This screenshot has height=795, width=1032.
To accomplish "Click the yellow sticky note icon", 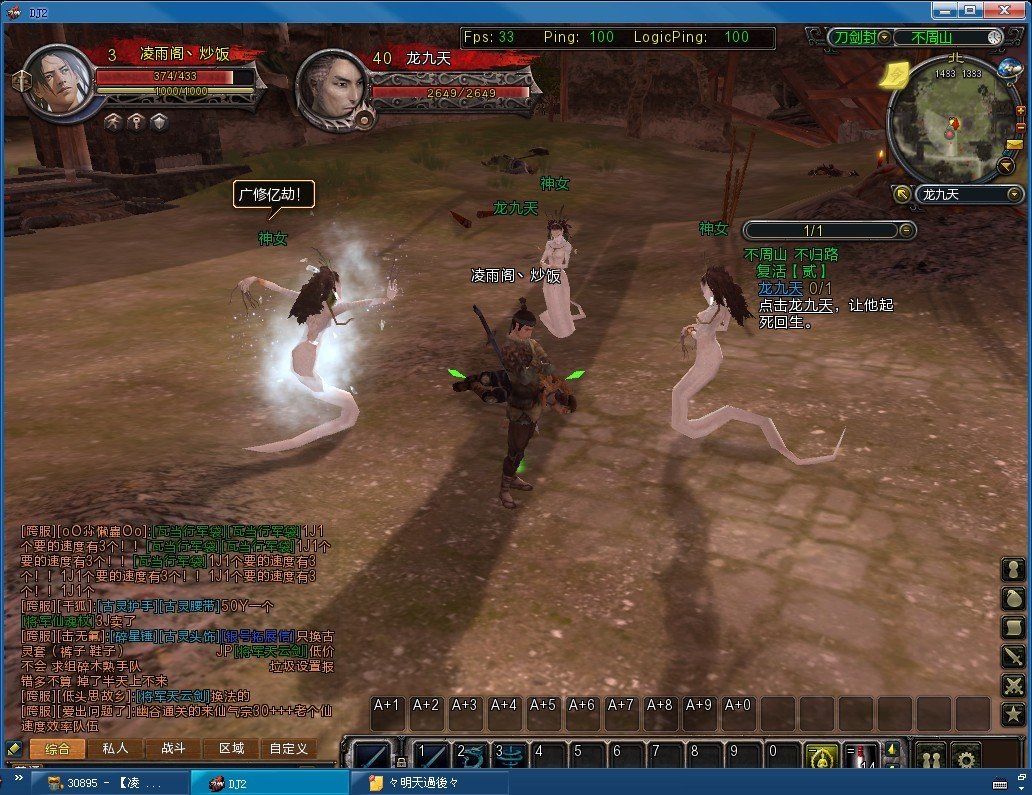I will coord(895,73).
